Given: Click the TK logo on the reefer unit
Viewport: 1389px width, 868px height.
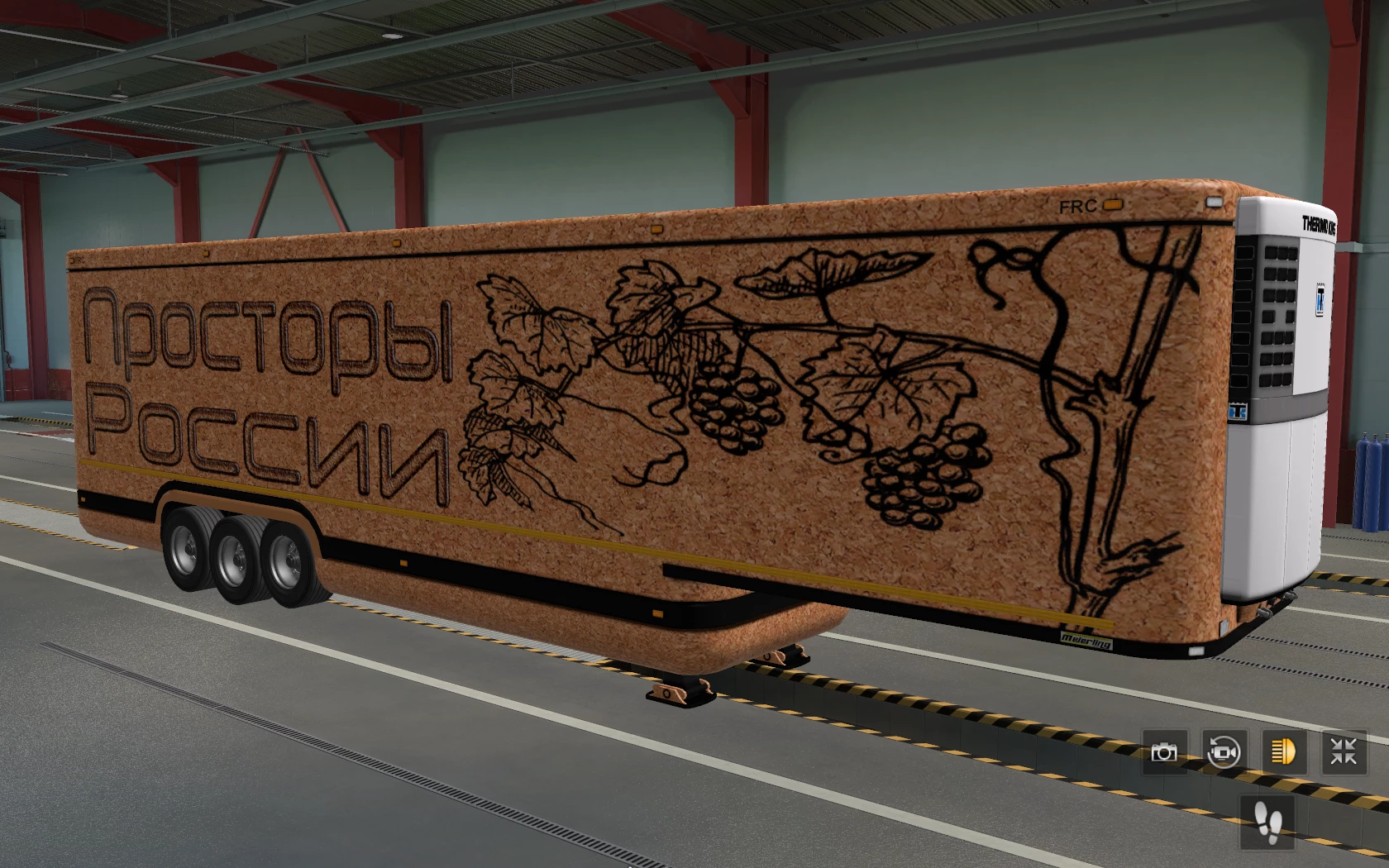Looking at the screenshot, I should (1321, 299).
